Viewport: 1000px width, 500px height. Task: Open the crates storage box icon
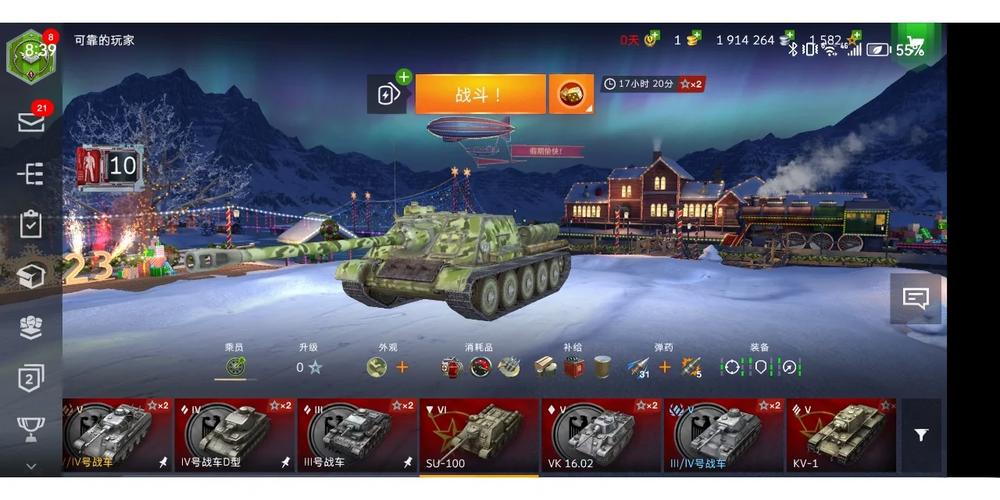tap(31, 276)
